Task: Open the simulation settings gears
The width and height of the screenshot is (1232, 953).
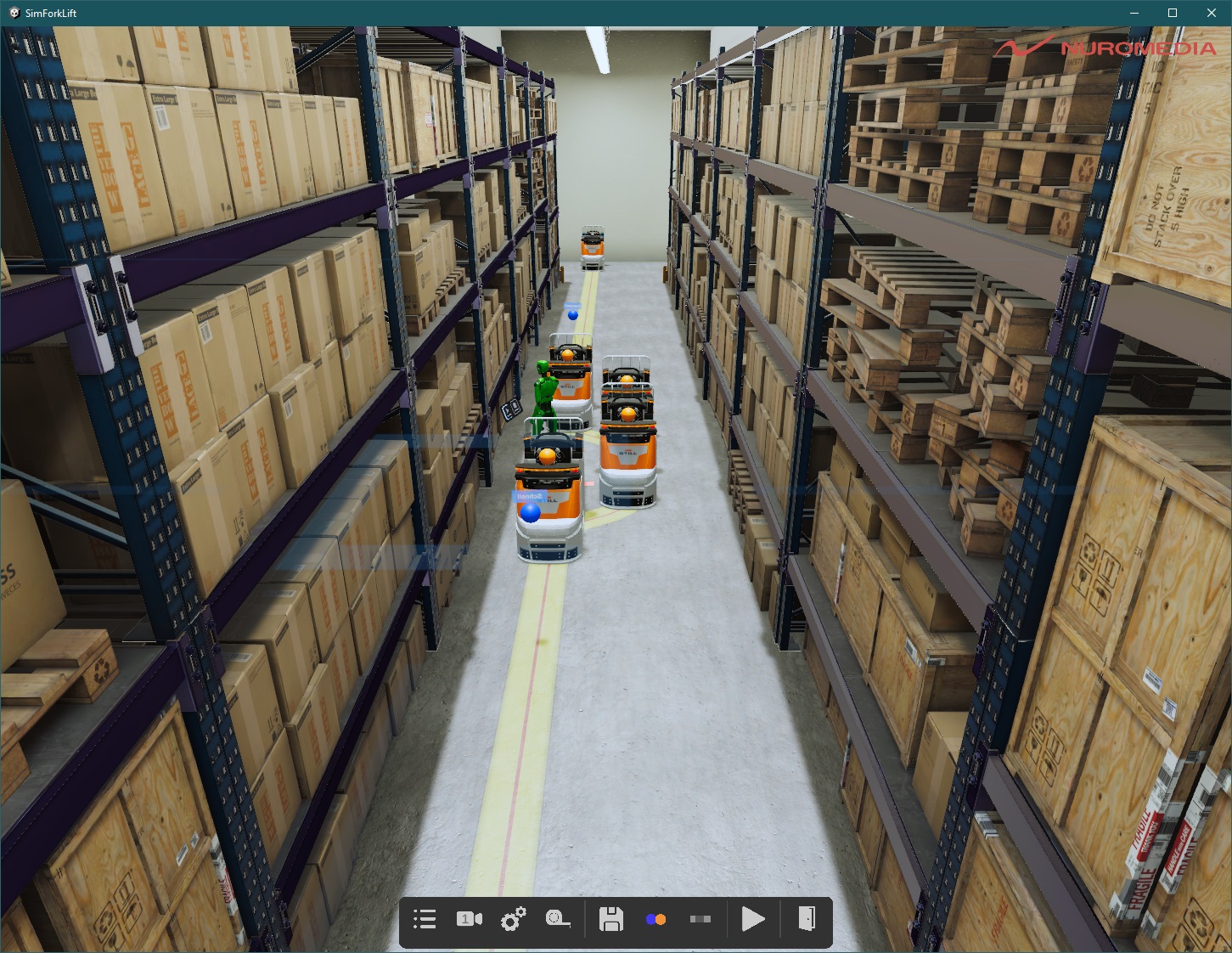Action: pyautogui.click(x=514, y=919)
